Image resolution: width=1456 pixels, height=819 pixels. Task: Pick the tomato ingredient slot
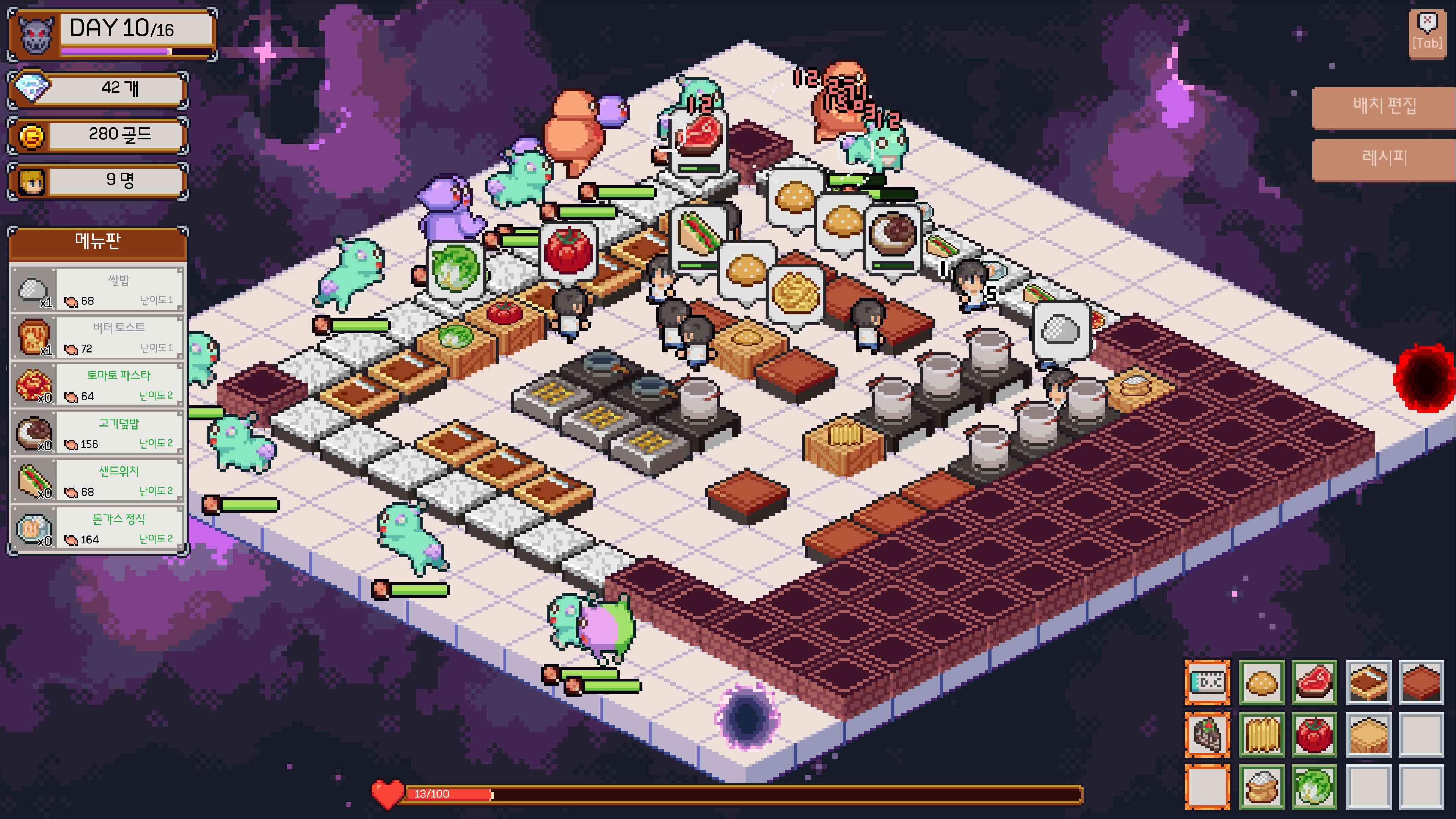(1315, 735)
